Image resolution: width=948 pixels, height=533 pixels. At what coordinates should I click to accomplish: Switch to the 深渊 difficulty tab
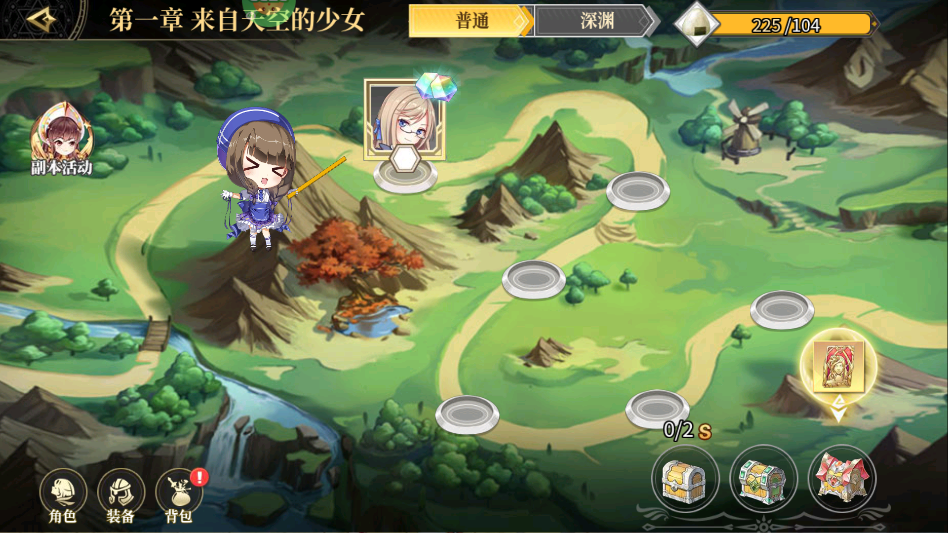[x=596, y=21]
